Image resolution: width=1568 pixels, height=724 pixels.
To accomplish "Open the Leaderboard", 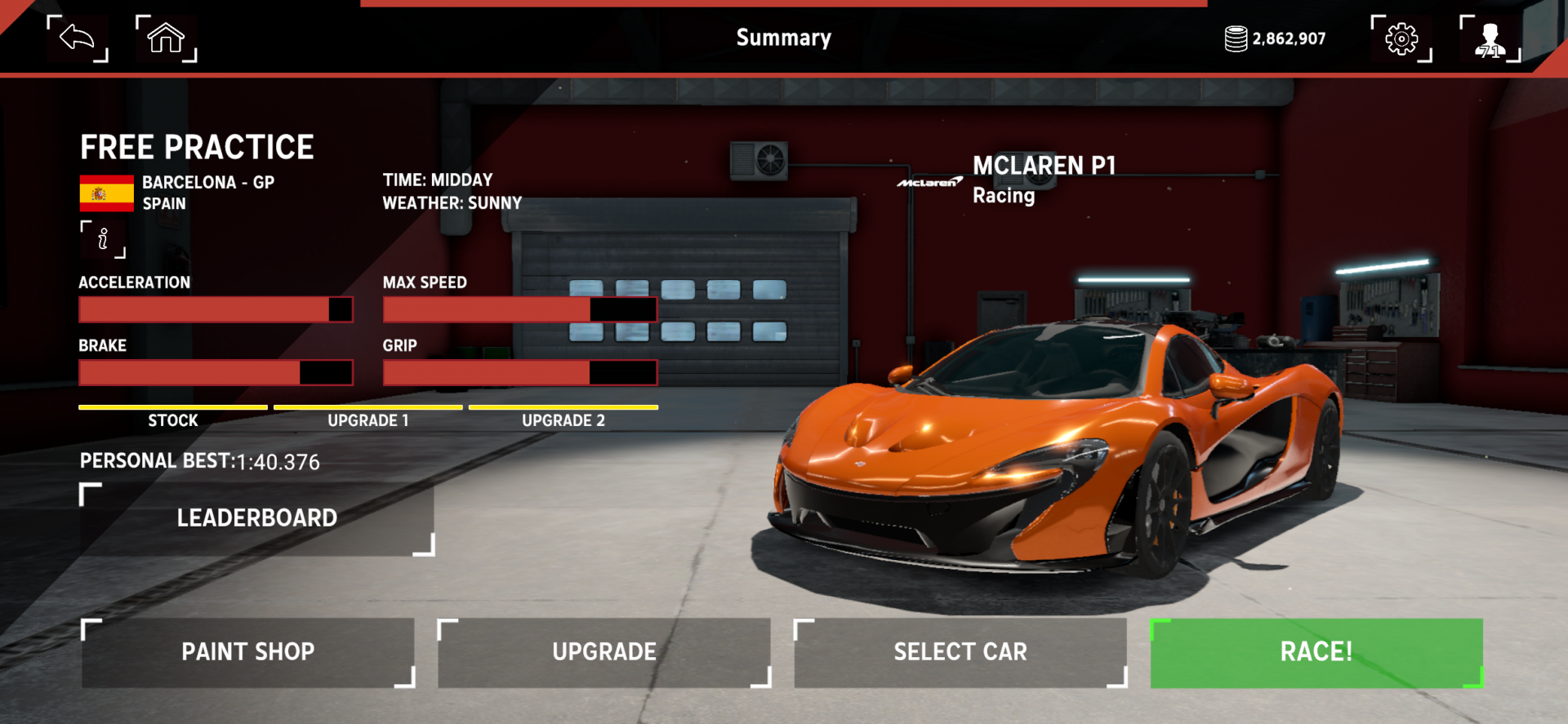I will [x=256, y=518].
